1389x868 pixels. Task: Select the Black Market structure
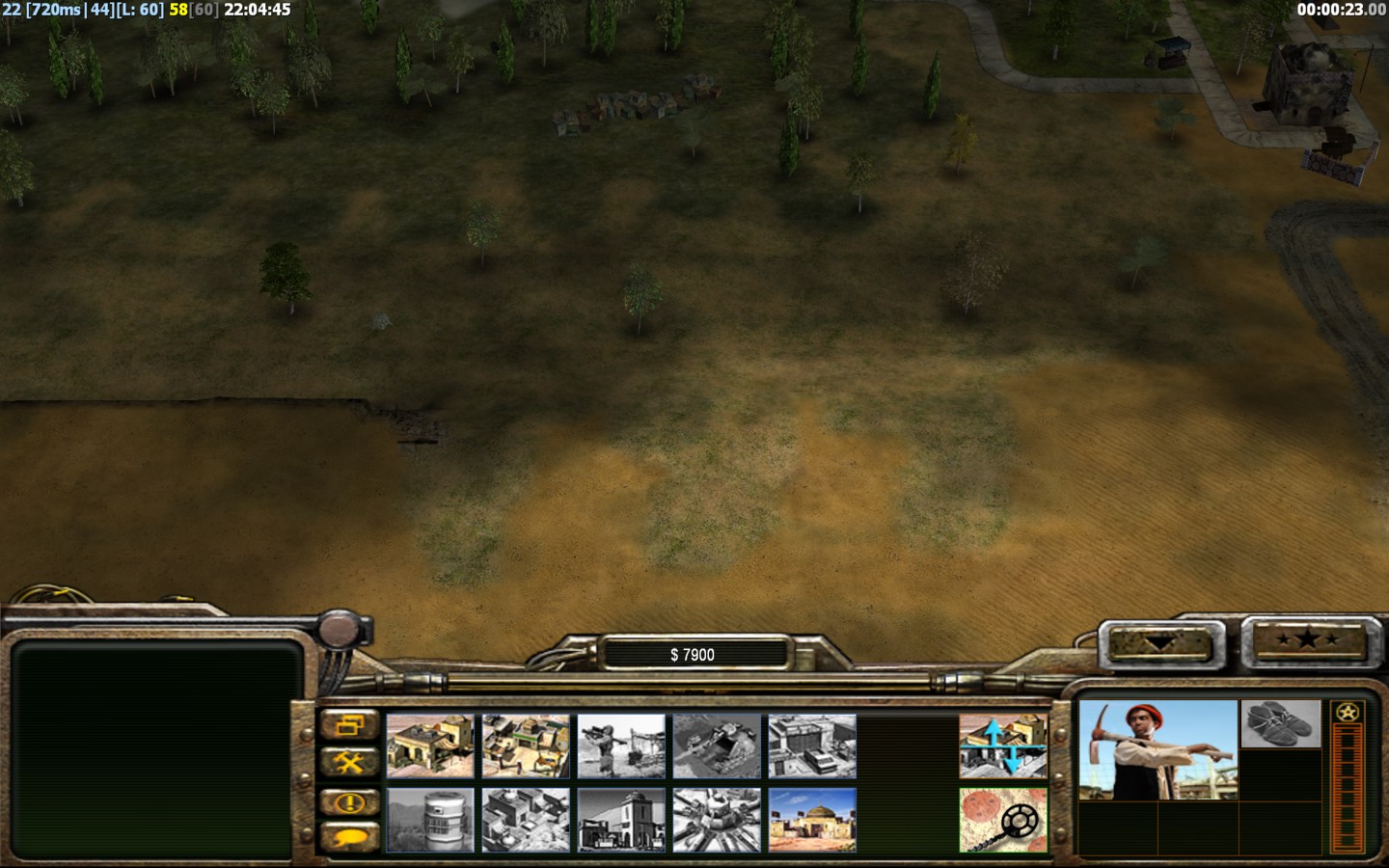(526, 821)
